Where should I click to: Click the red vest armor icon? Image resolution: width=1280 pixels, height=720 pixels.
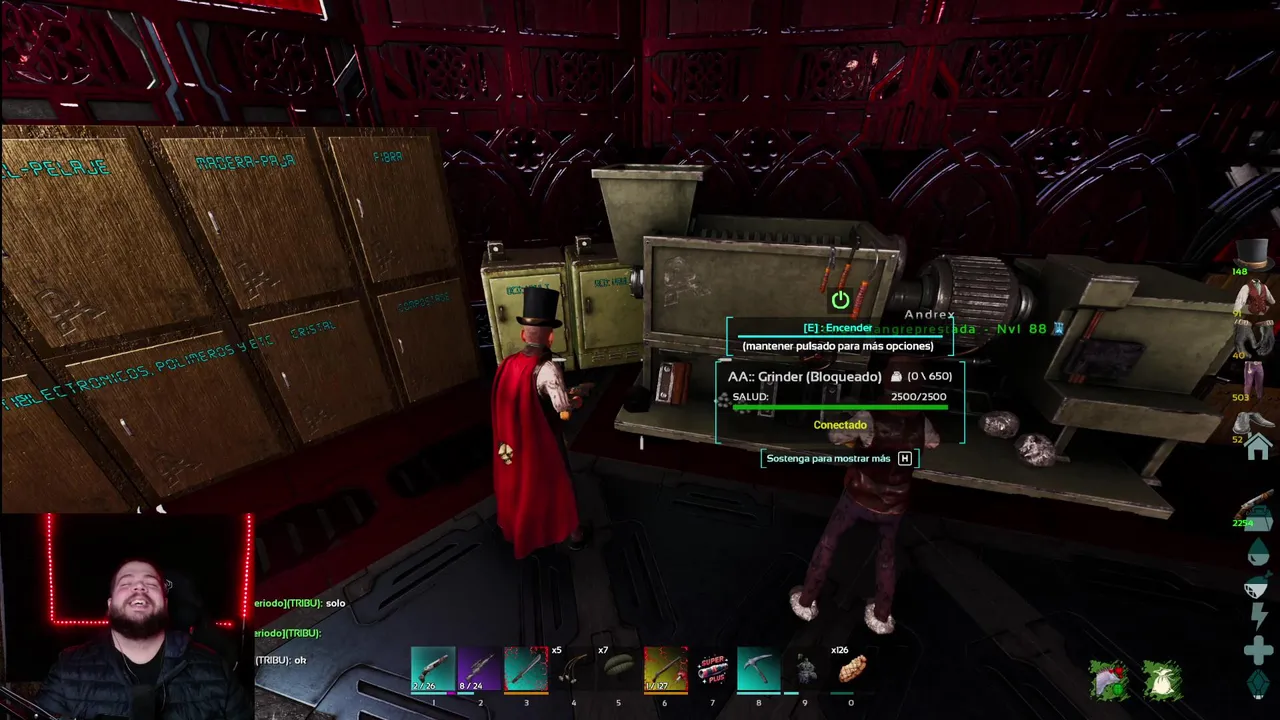(x=1254, y=298)
